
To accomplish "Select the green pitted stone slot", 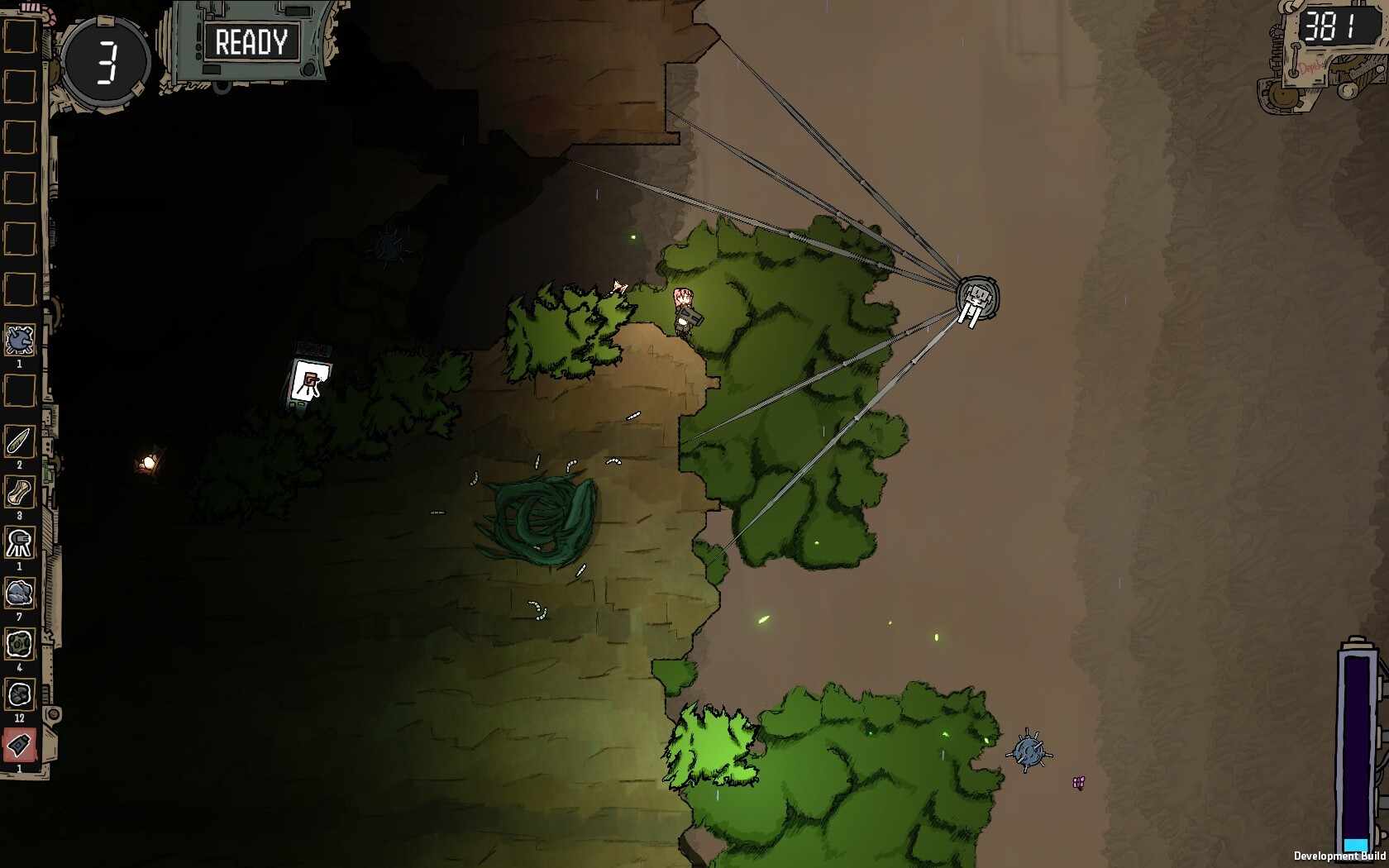I will tap(20, 644).
